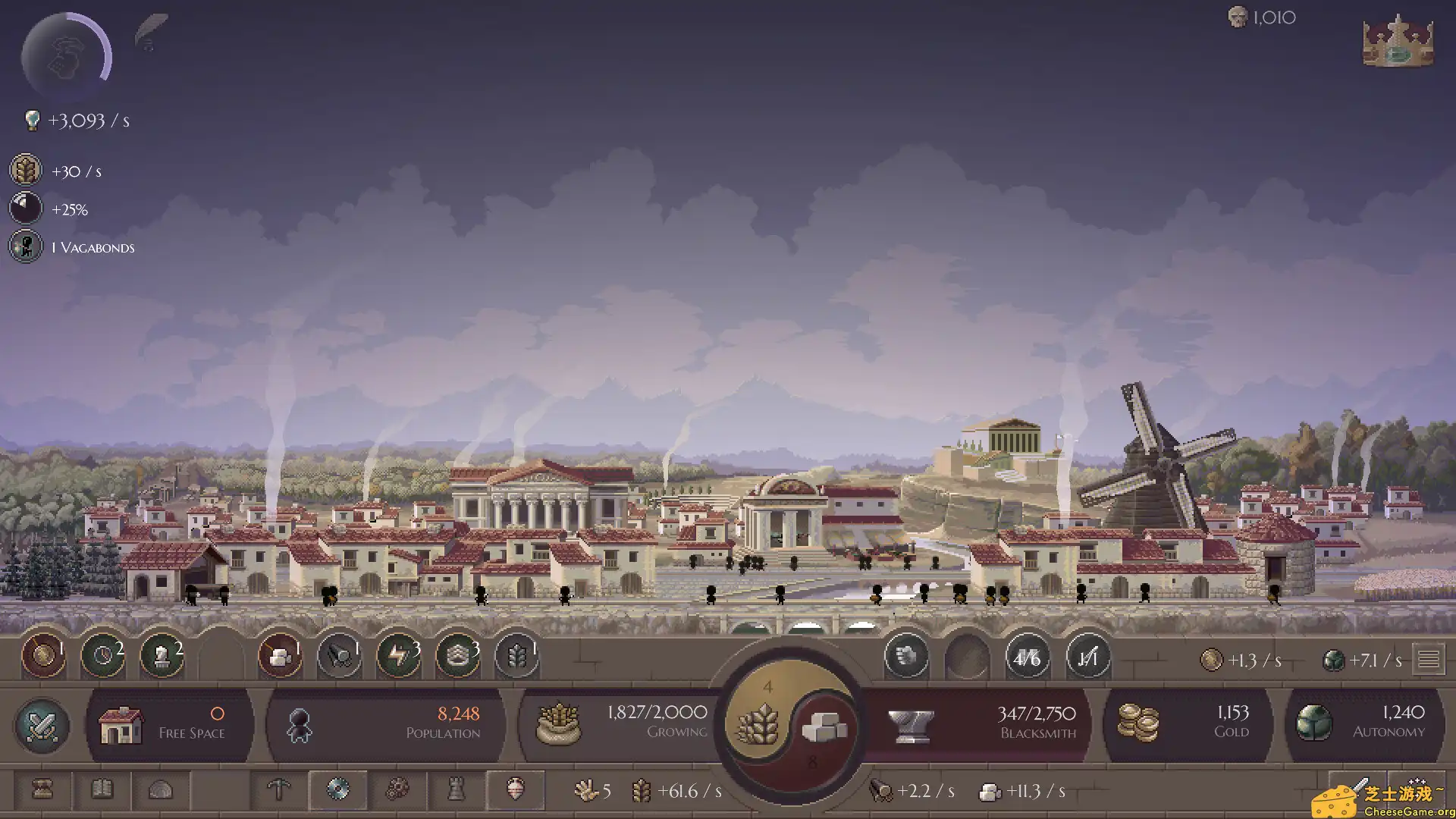1456x819 pixels.
Task: Open the 1/1 sword counter button
Action: [x=1087, y=658]
